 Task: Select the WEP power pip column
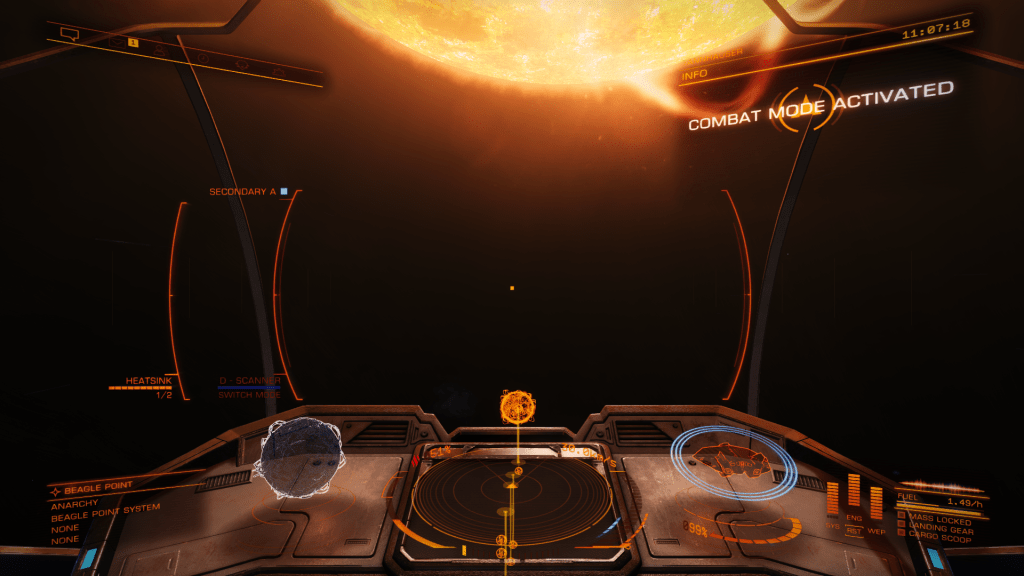tap(877, 502)
